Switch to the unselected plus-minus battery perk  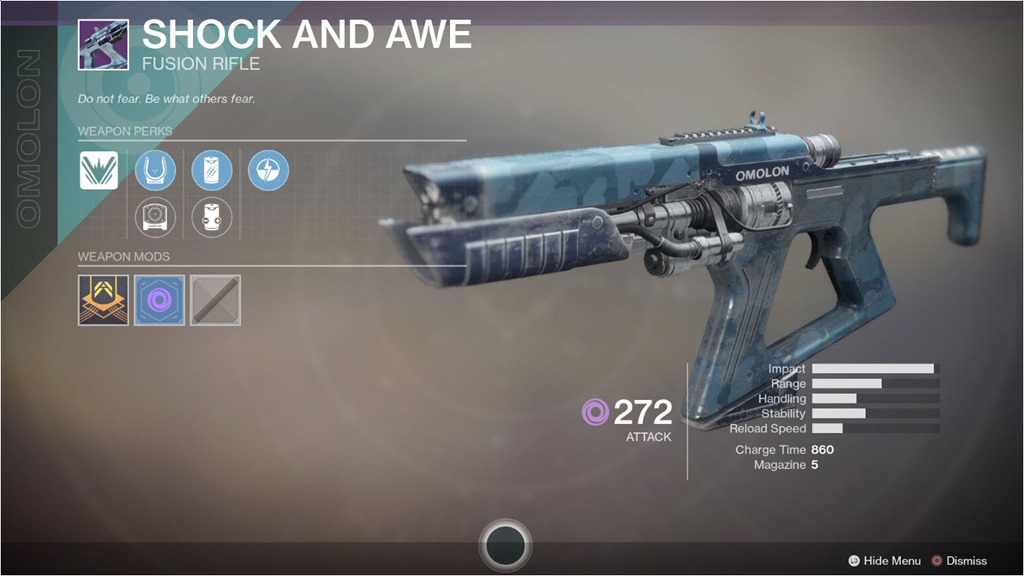(x=211, y=217)
